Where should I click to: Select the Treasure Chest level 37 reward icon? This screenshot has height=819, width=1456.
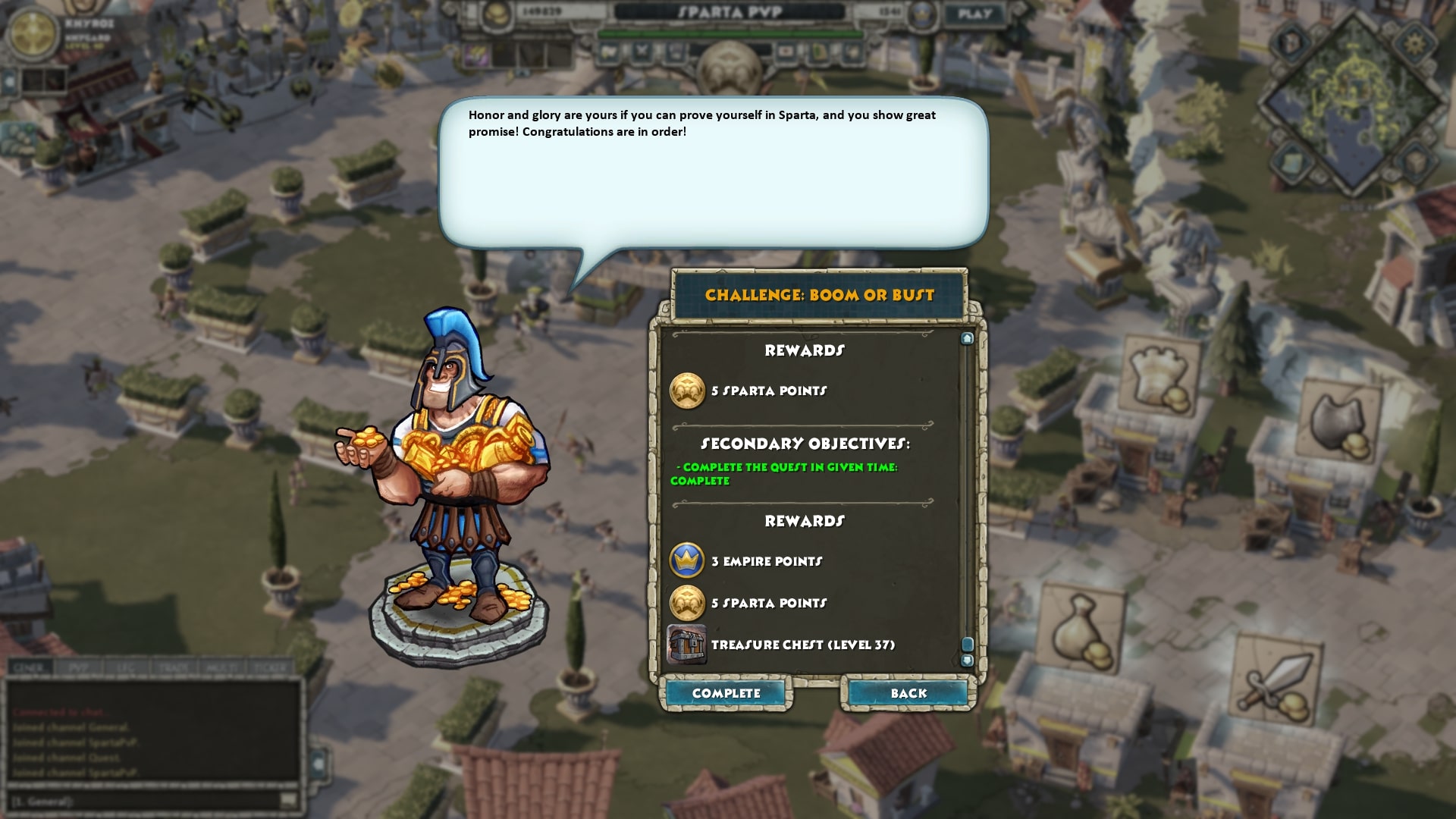686,645
